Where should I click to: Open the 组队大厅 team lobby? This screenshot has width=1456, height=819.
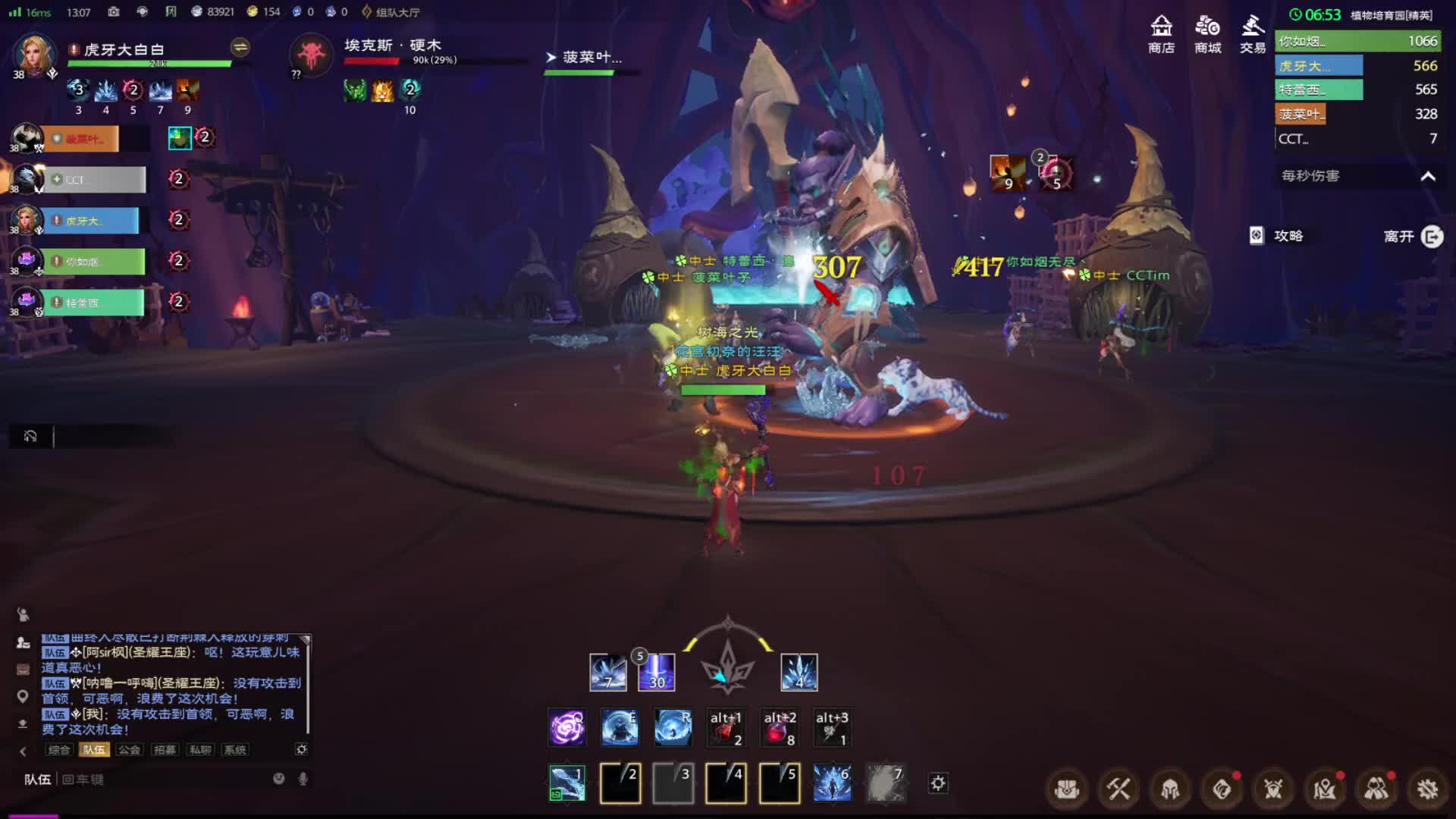click(x=390, y=12)
